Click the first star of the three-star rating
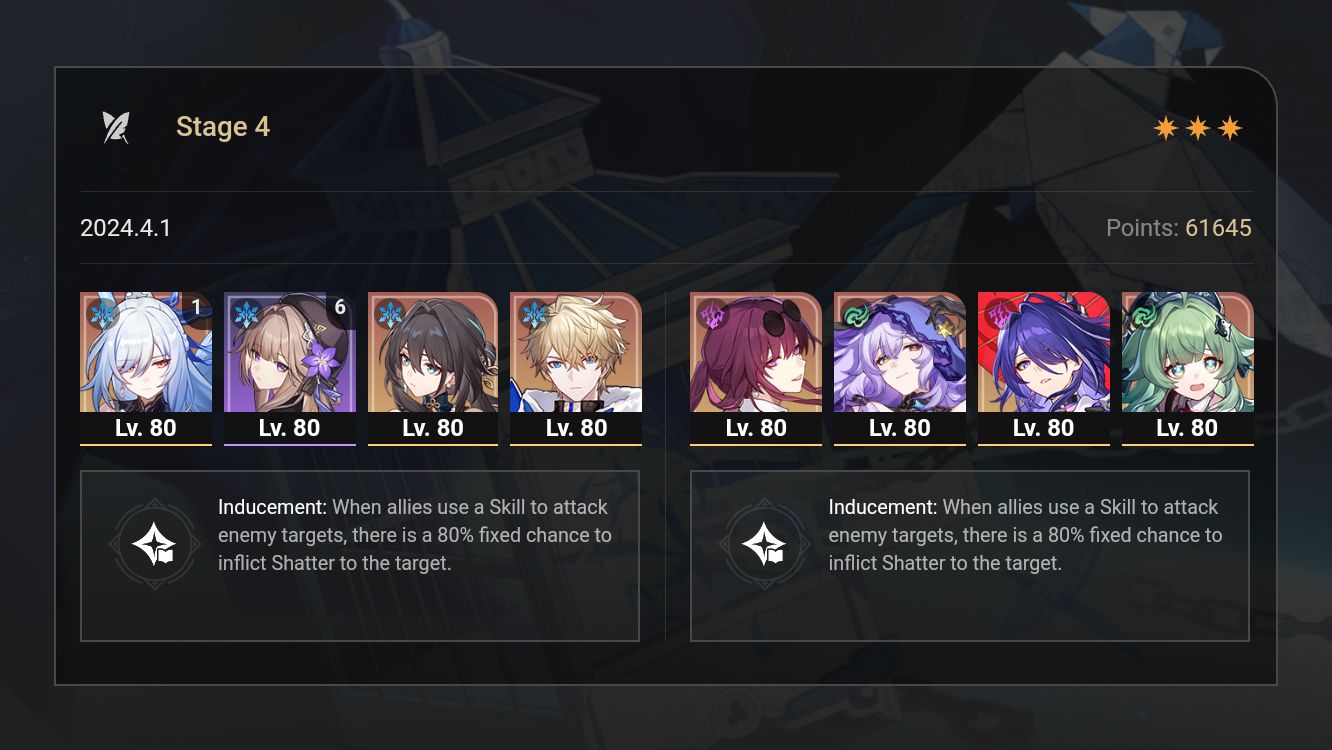Image resolution: width=1332 pixels, height=750 pixels. pyautogui.click(x=1165, y=127)
